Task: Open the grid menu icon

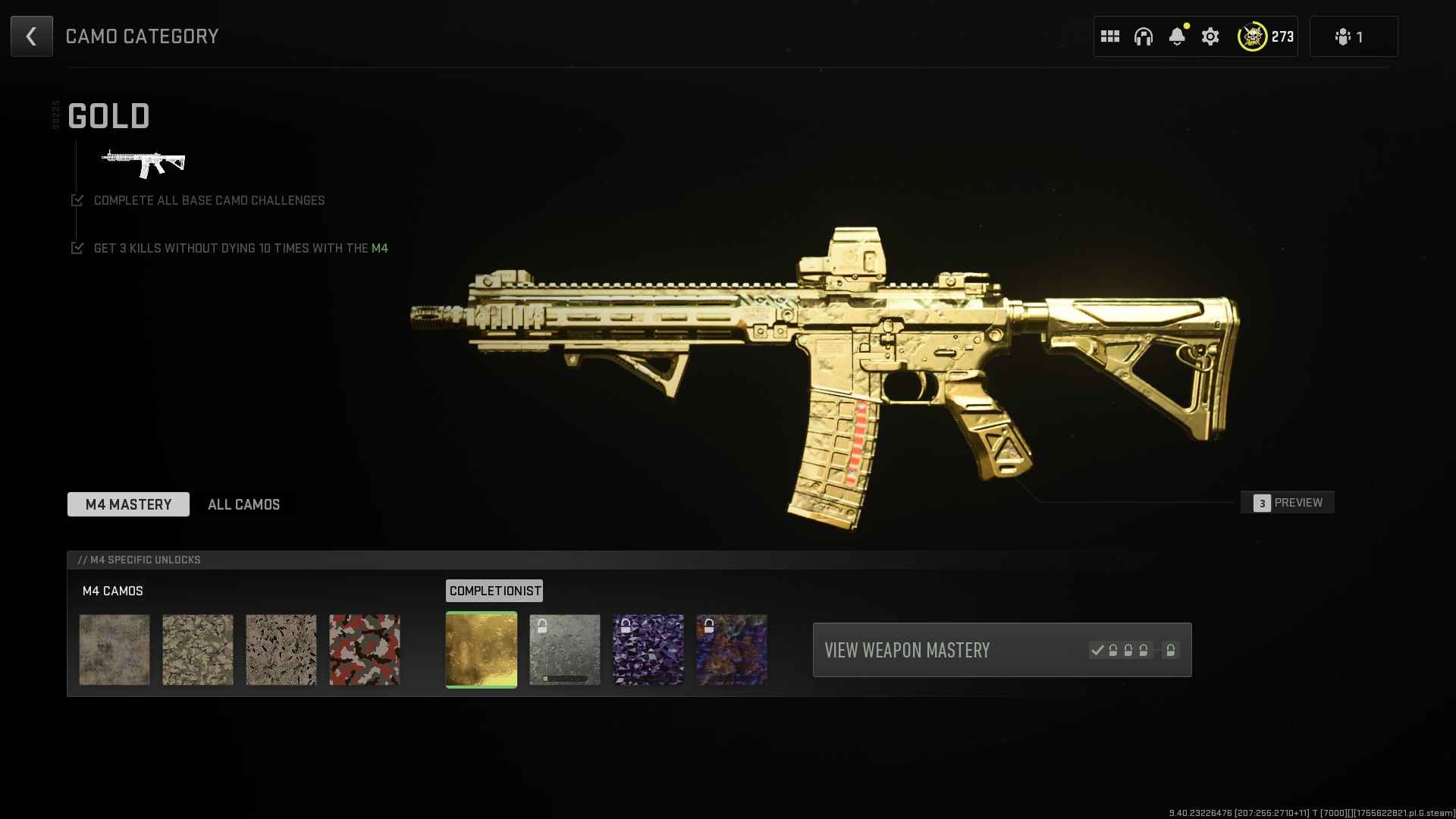Action: coord(1110,36)
